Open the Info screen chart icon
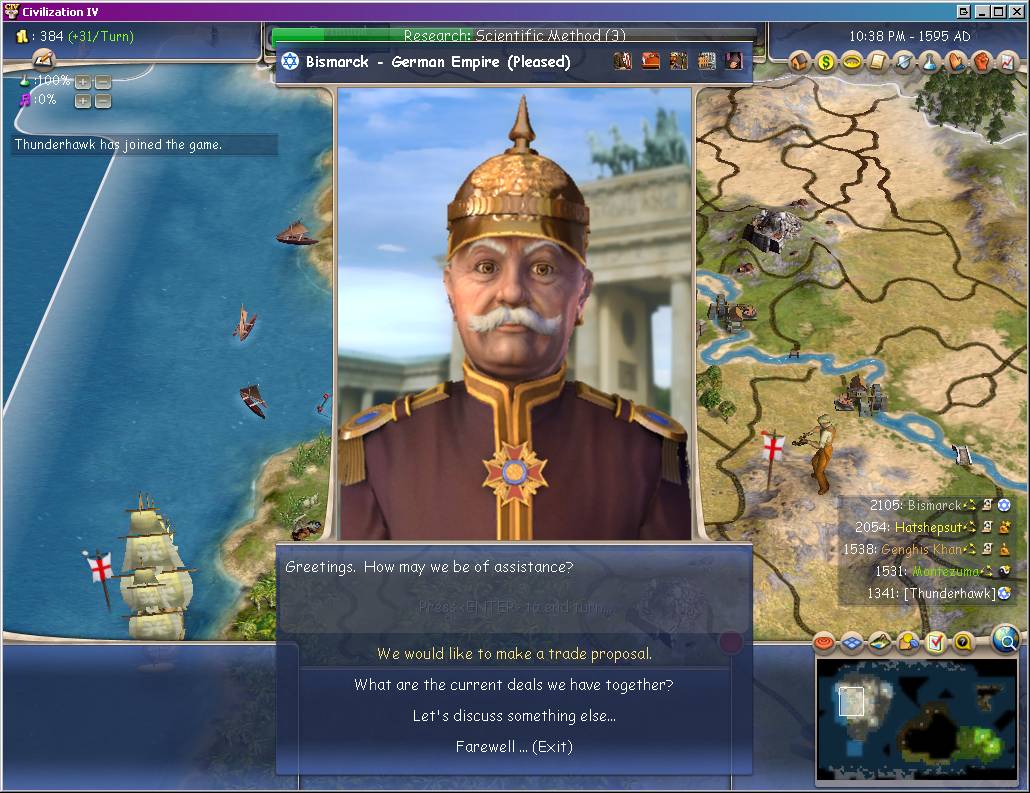Screen dimensions: 1030x793 click(1009, 62)
